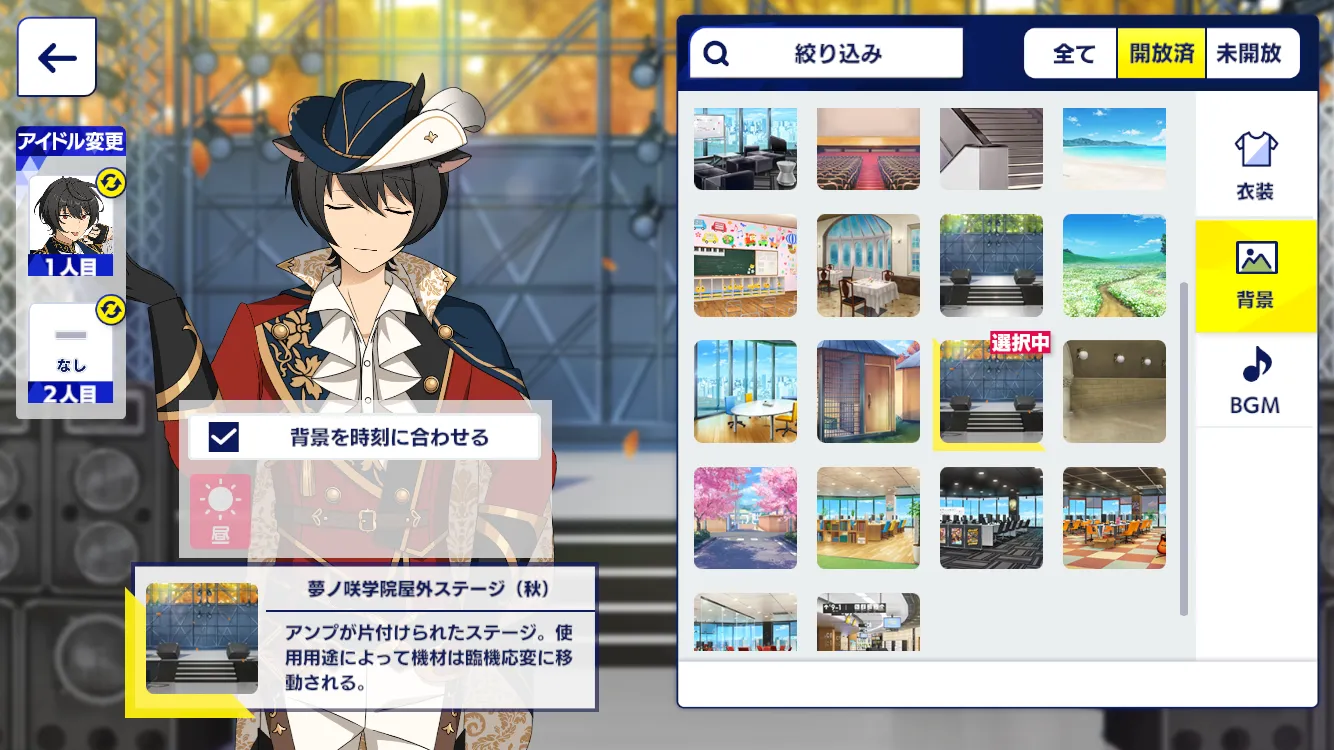Show all backgrounds with 全て
Image resolution: width=1334 pixels, height=750 pixels.
pos(1073,53)
